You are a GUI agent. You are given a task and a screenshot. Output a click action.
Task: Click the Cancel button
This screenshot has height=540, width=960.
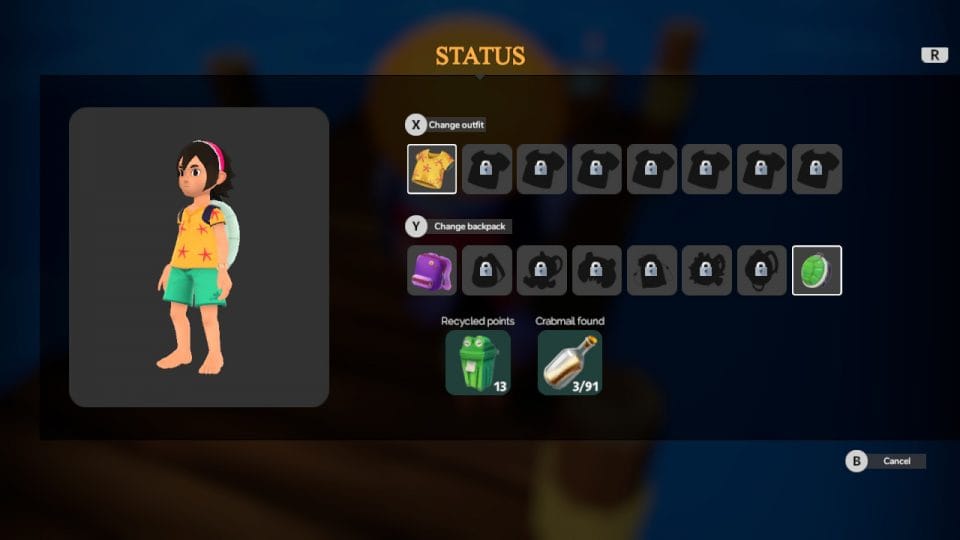coord(896,461)
